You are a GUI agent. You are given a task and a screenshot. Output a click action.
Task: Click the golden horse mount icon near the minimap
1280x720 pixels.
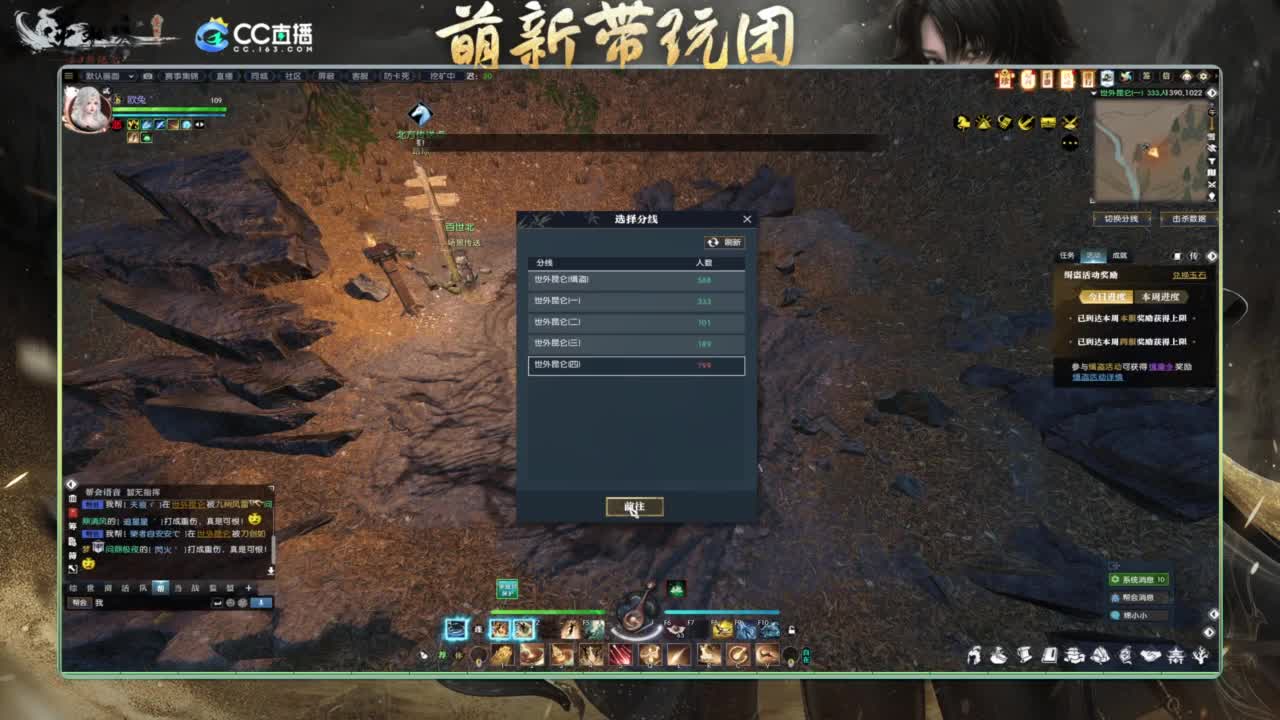[x=963, y=122]
